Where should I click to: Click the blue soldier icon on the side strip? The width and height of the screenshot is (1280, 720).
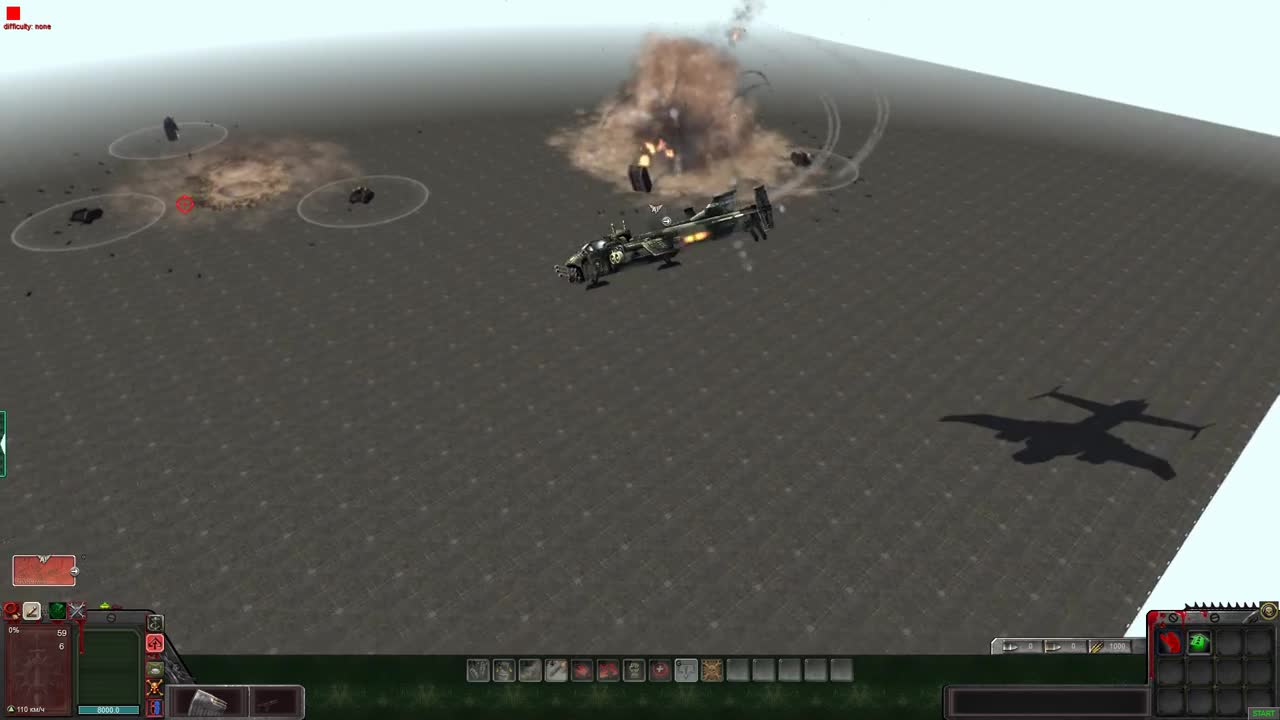[154, 706]
